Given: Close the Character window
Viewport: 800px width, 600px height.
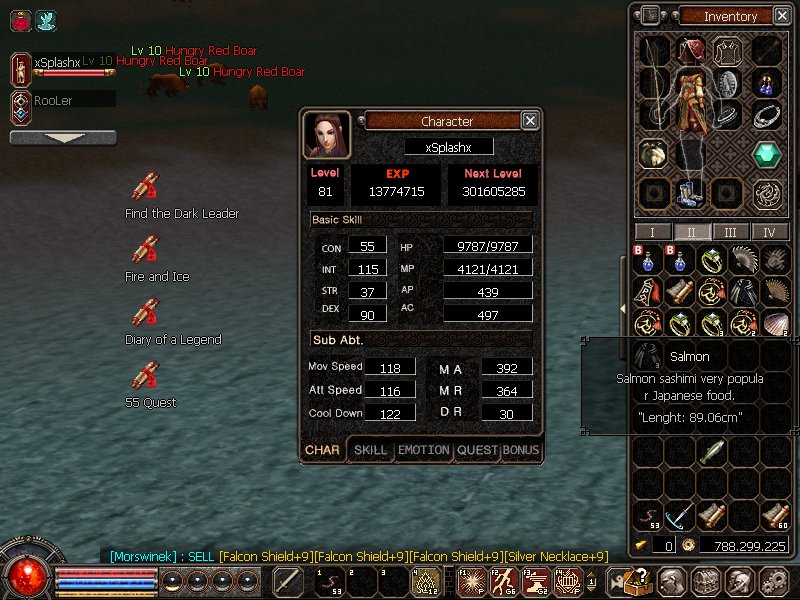Looking at the screenshot, I should 530,121.
